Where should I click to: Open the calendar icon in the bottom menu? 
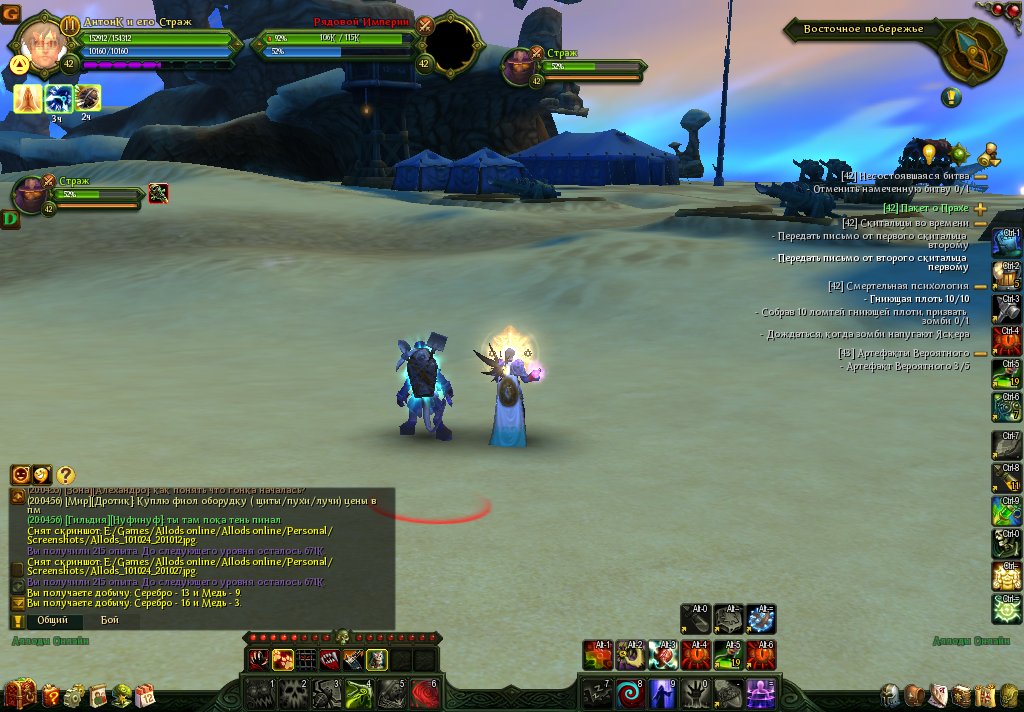pyautogui.click(x=145, y=693)
